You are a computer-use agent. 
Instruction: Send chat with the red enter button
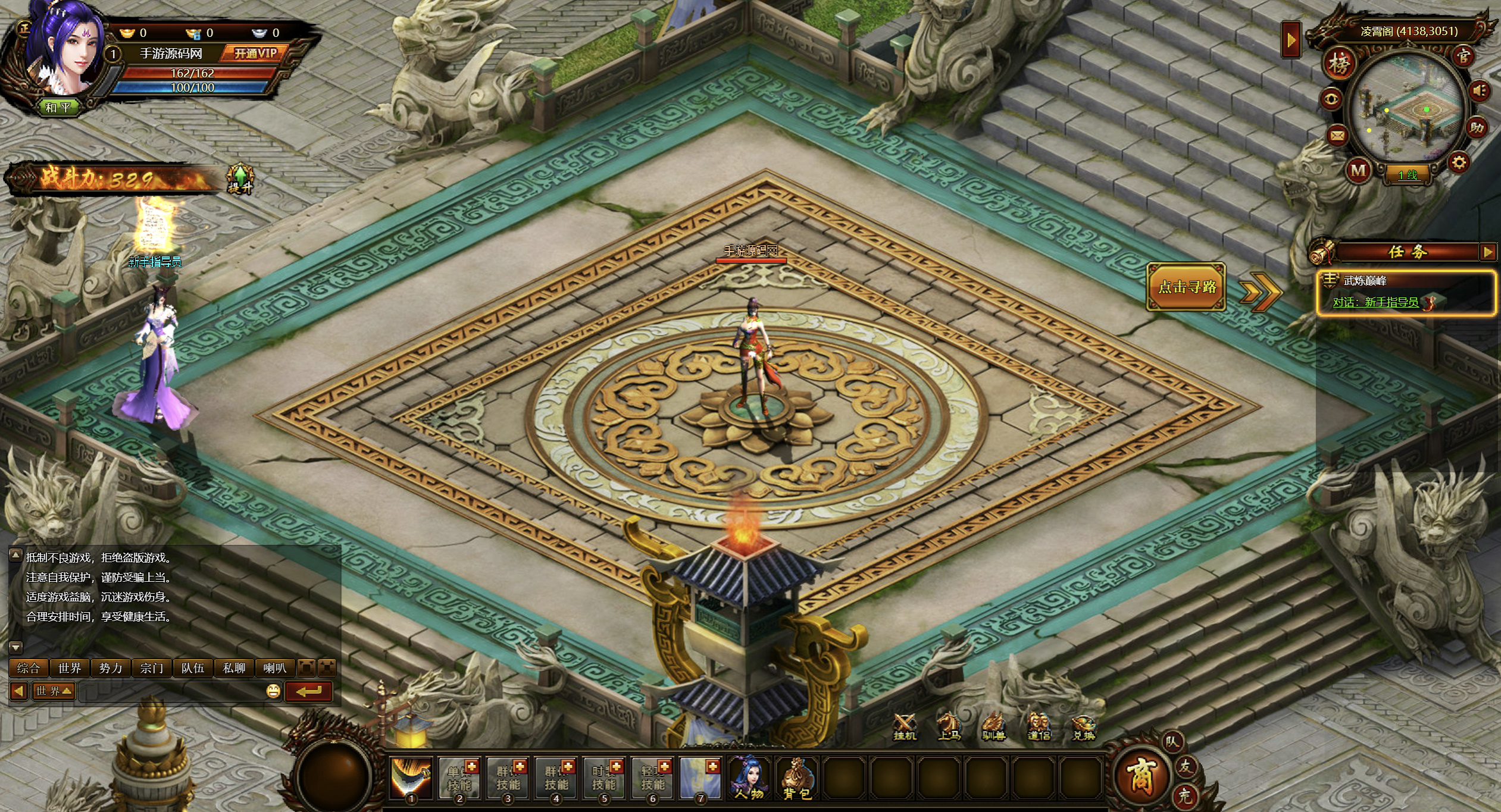click(308, 691)
